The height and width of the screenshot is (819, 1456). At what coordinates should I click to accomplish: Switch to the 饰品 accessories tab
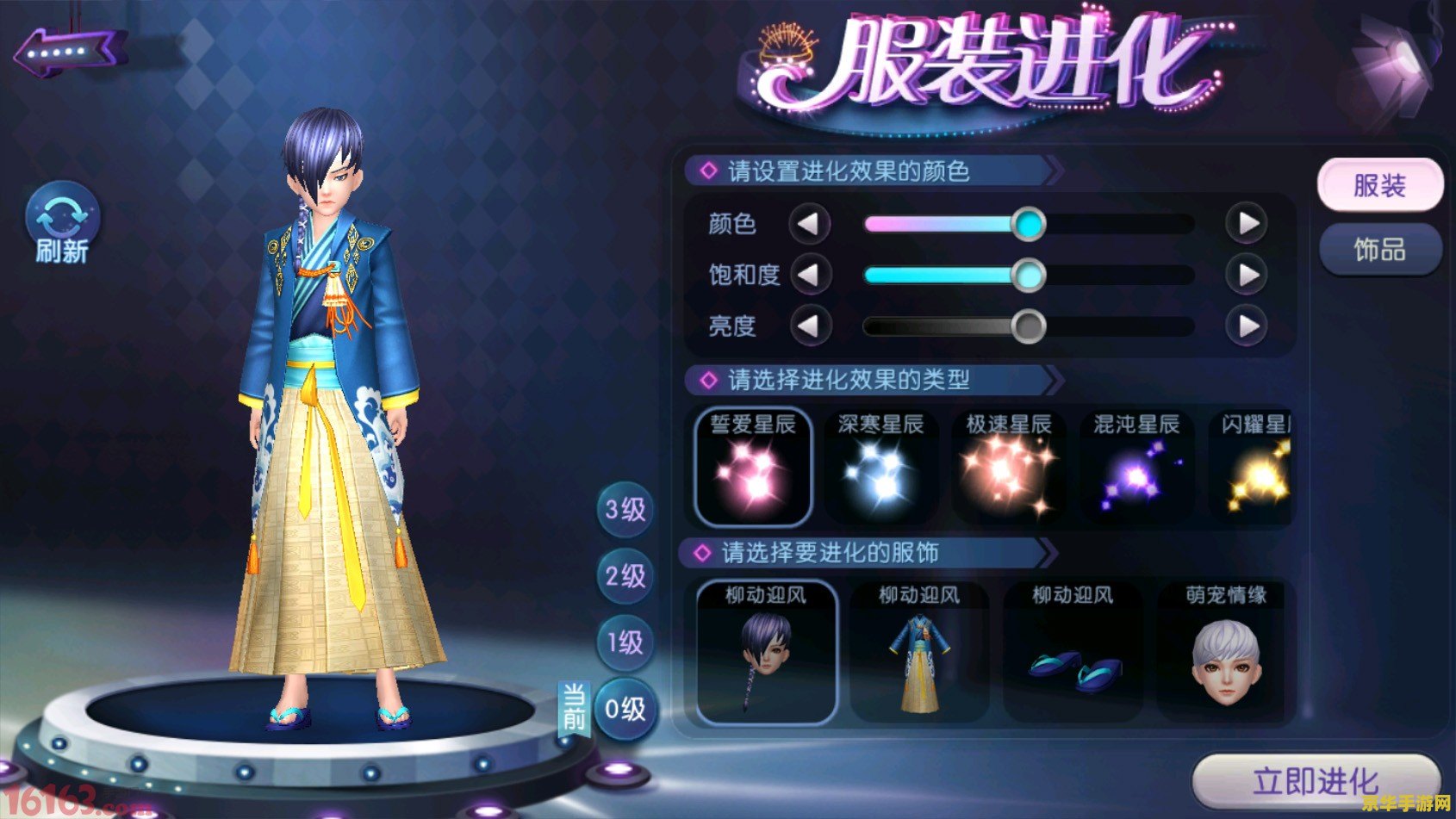tap(1380, 249)
